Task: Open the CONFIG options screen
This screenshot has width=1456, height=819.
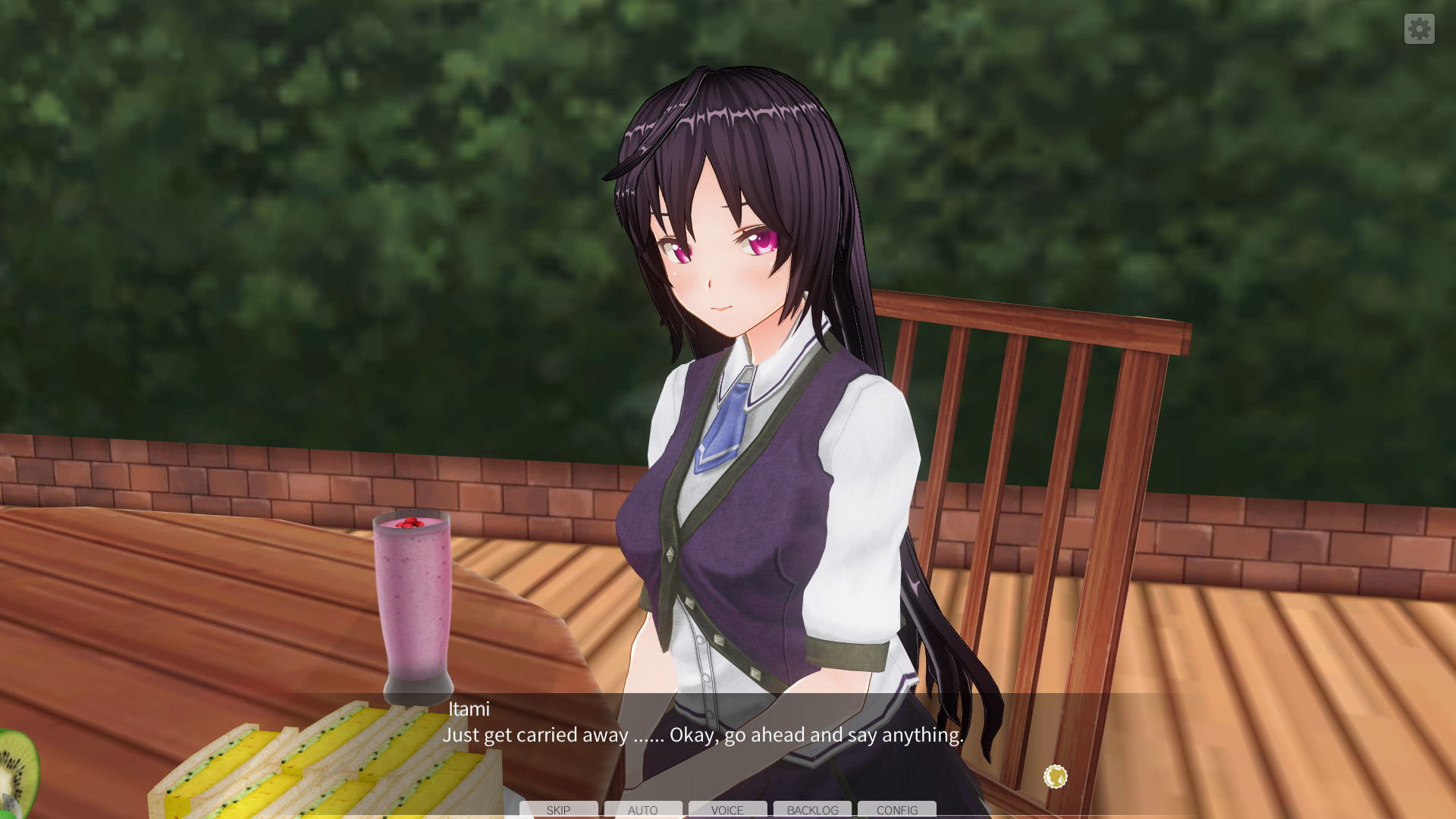Action: click(x=896, y=810)
